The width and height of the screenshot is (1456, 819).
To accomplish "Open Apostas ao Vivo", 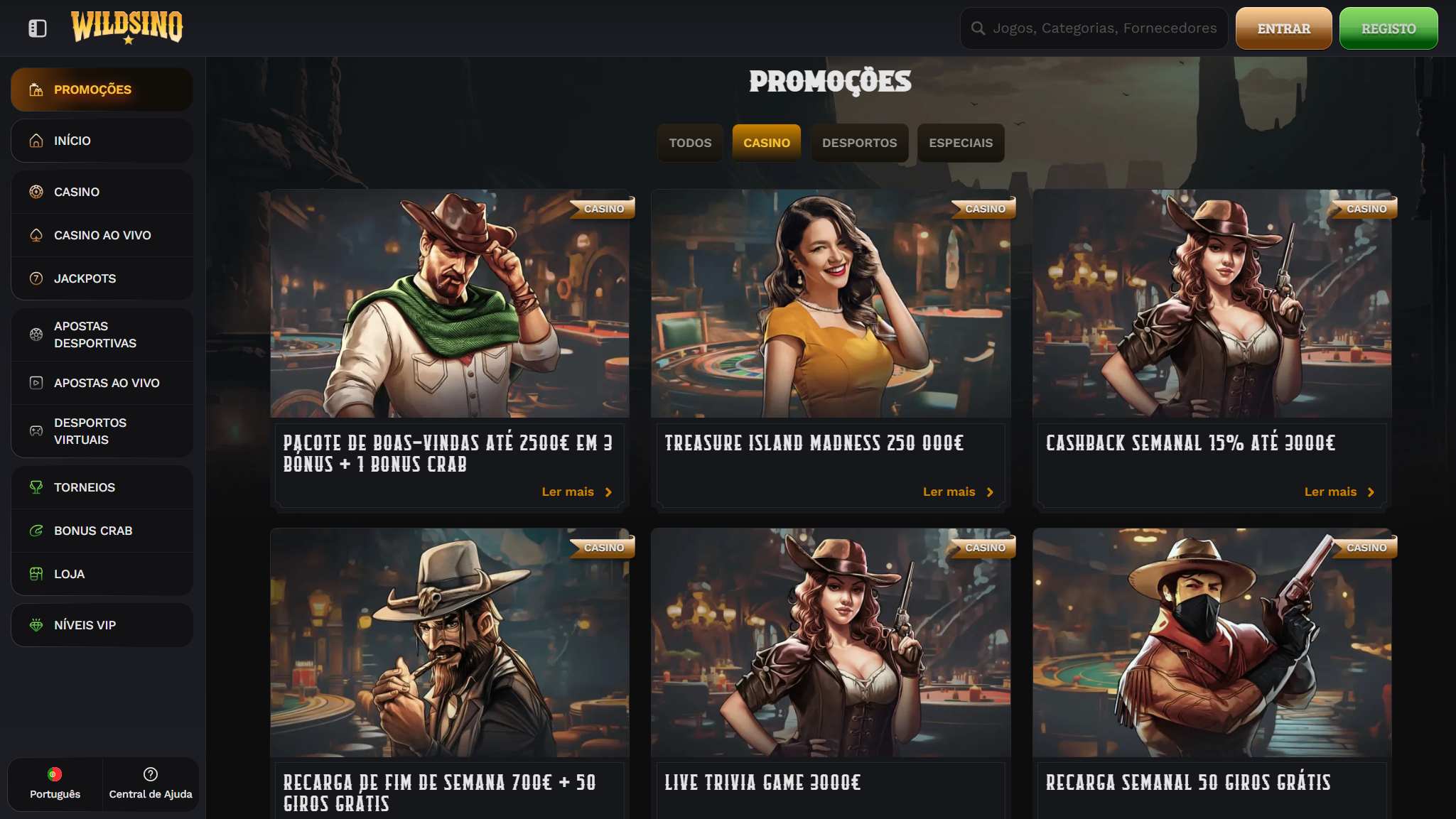I will 102,383.
